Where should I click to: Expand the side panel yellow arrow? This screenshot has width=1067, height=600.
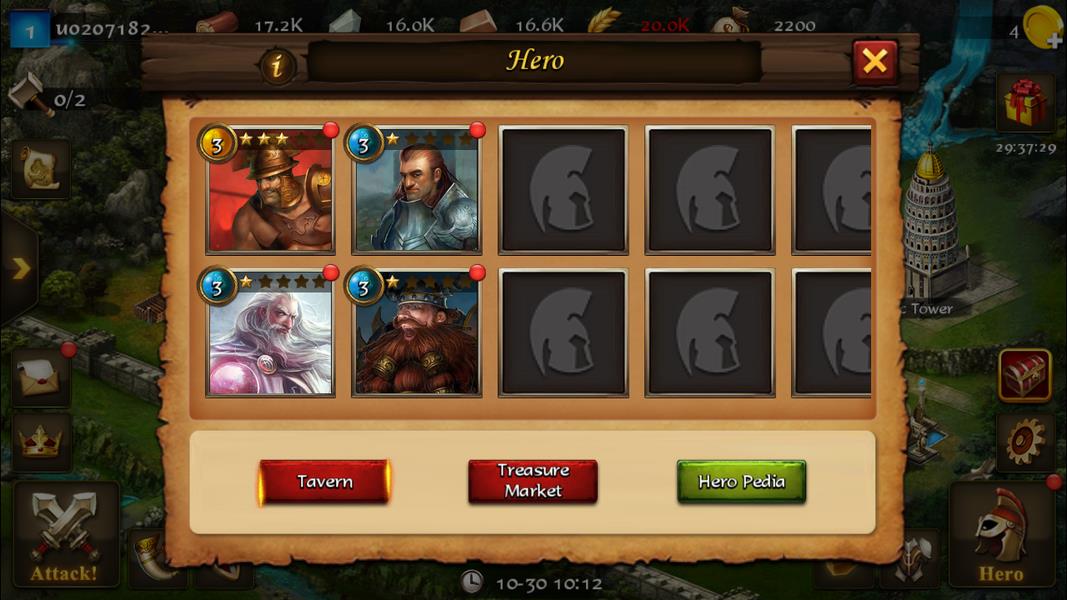tap(20, 268)
